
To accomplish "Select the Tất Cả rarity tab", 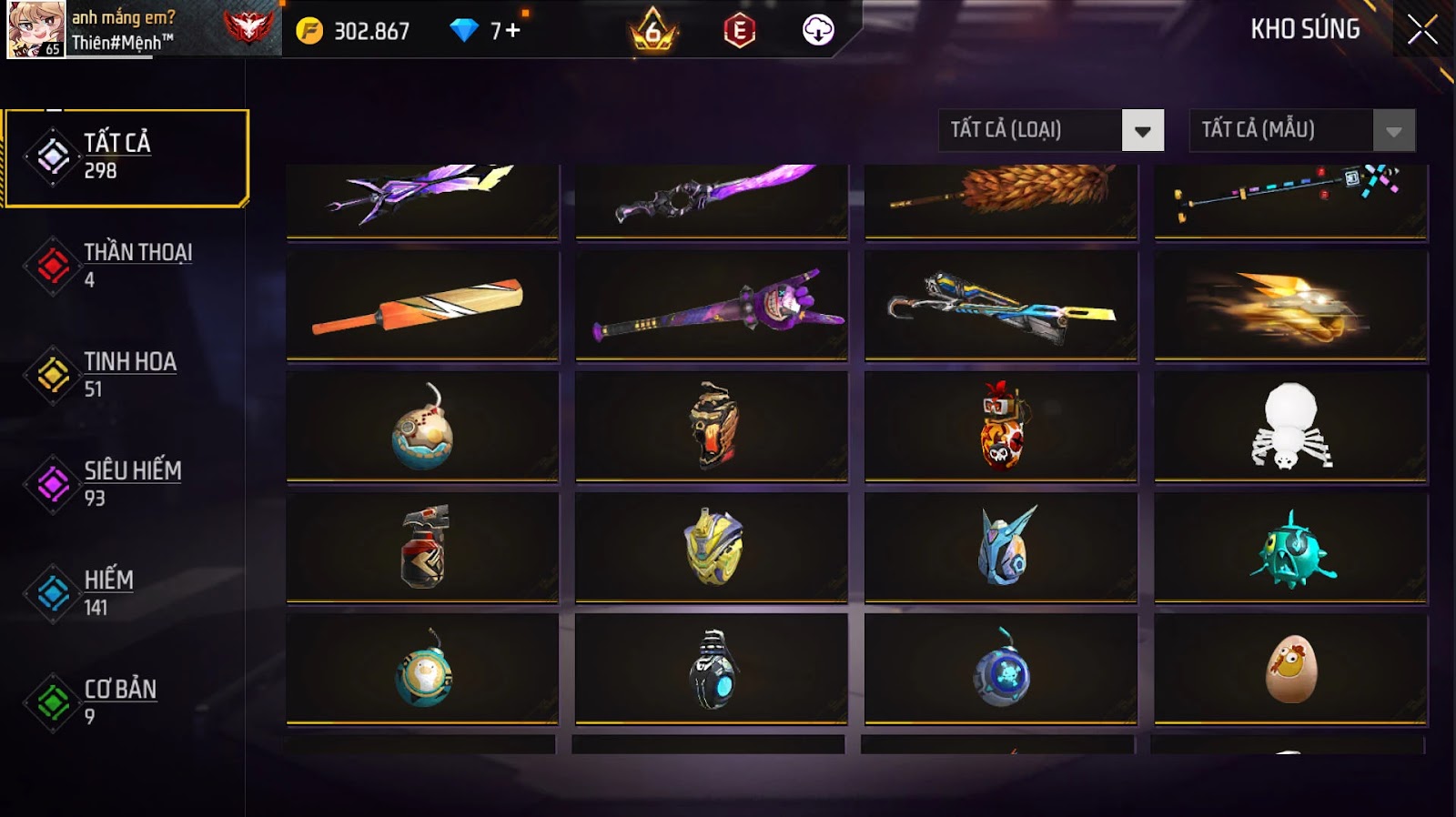I will (126, 156).
